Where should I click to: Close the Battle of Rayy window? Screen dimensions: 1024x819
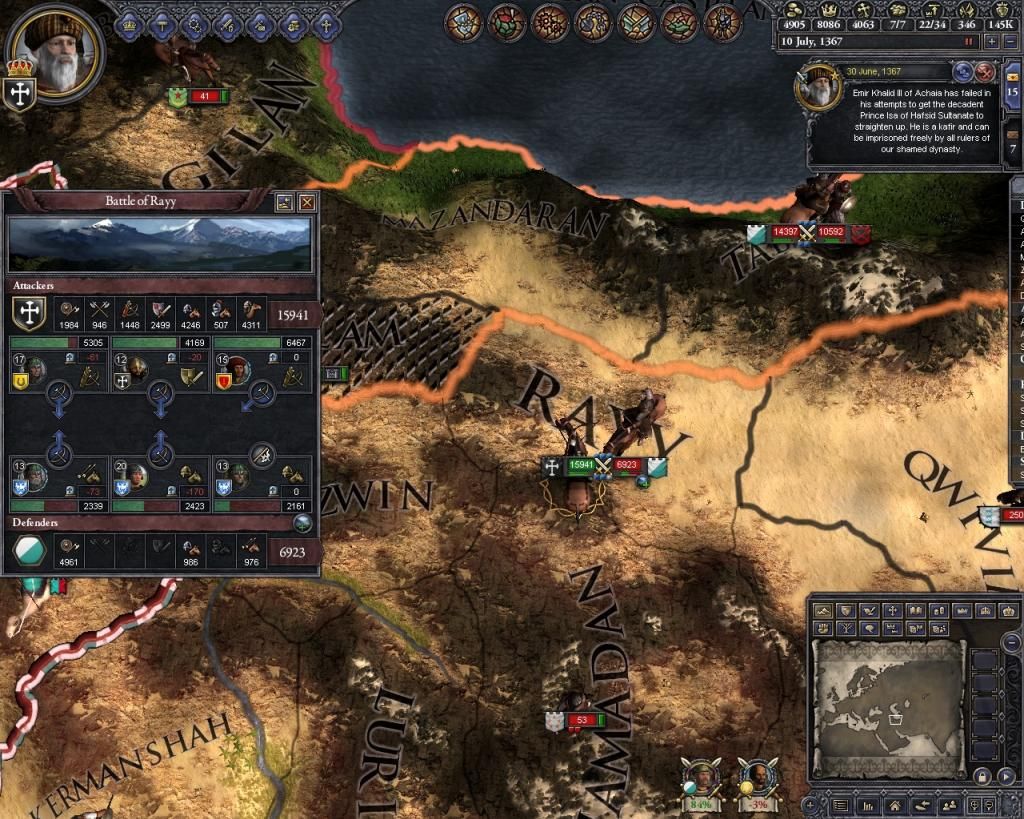point(307,202)
